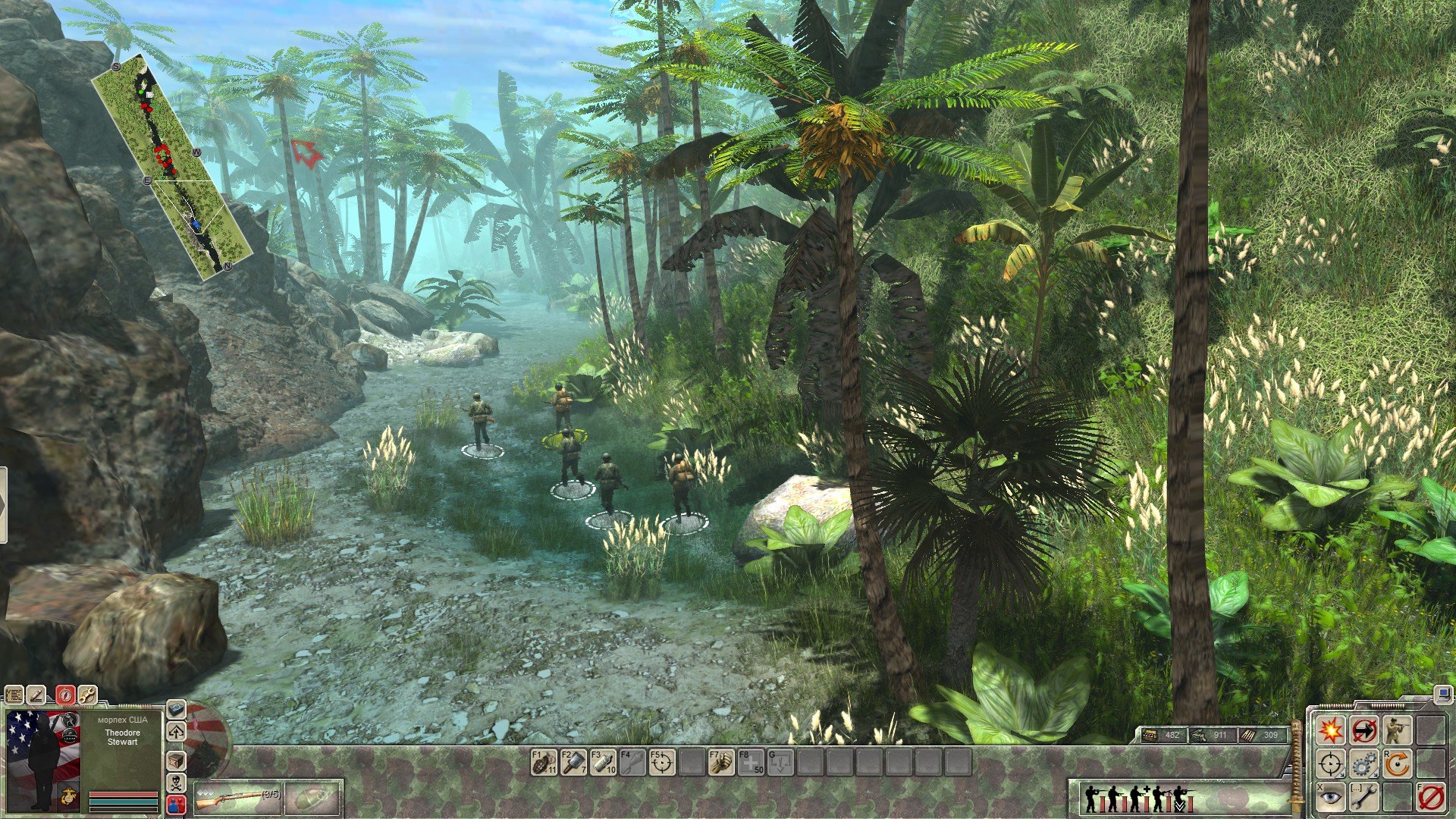Click the red cancel order command
Image resolution: width=1456 pixels, height=819 pixels.
tap(1430, 798)
